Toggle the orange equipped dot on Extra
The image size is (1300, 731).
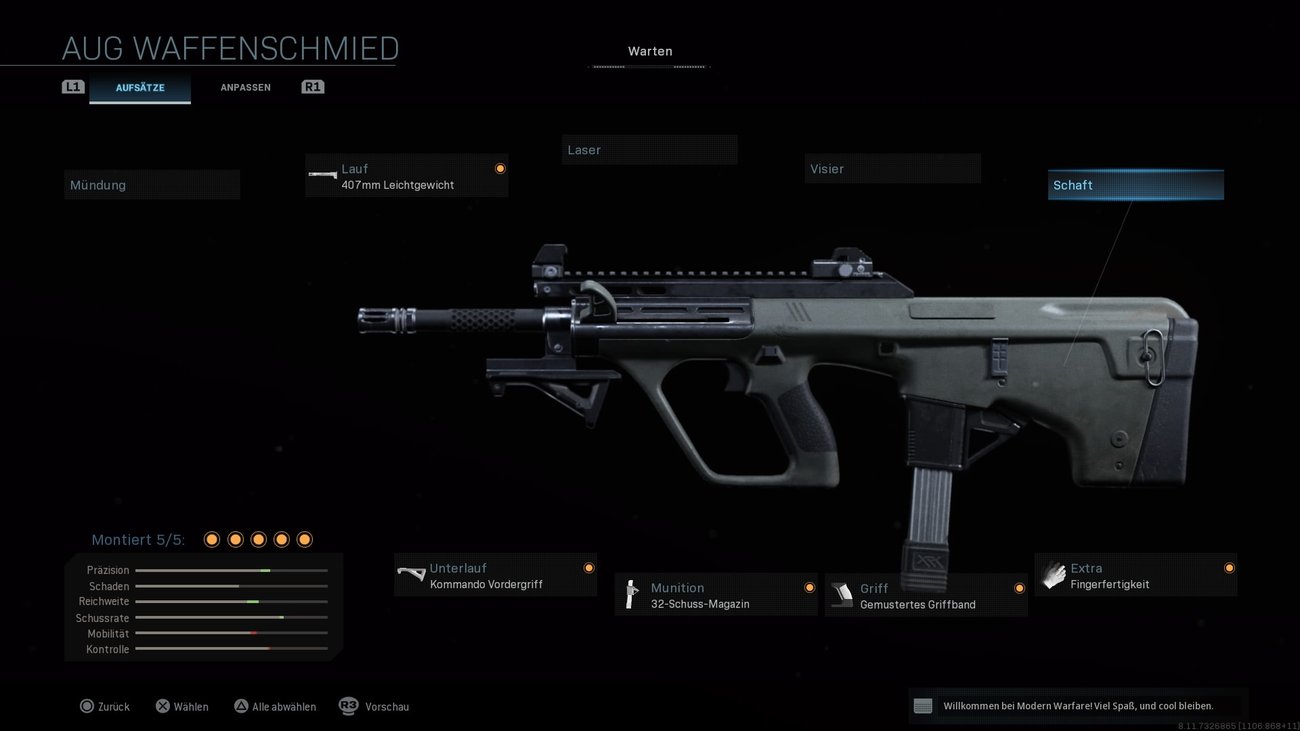coord(1228,567)
